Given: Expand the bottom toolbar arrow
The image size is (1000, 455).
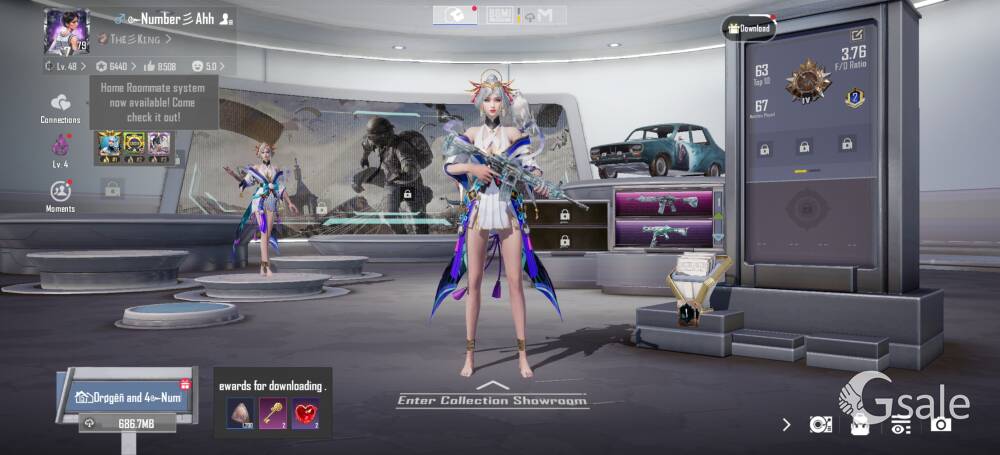Looking at the screenshot, I should coord(787,424).
